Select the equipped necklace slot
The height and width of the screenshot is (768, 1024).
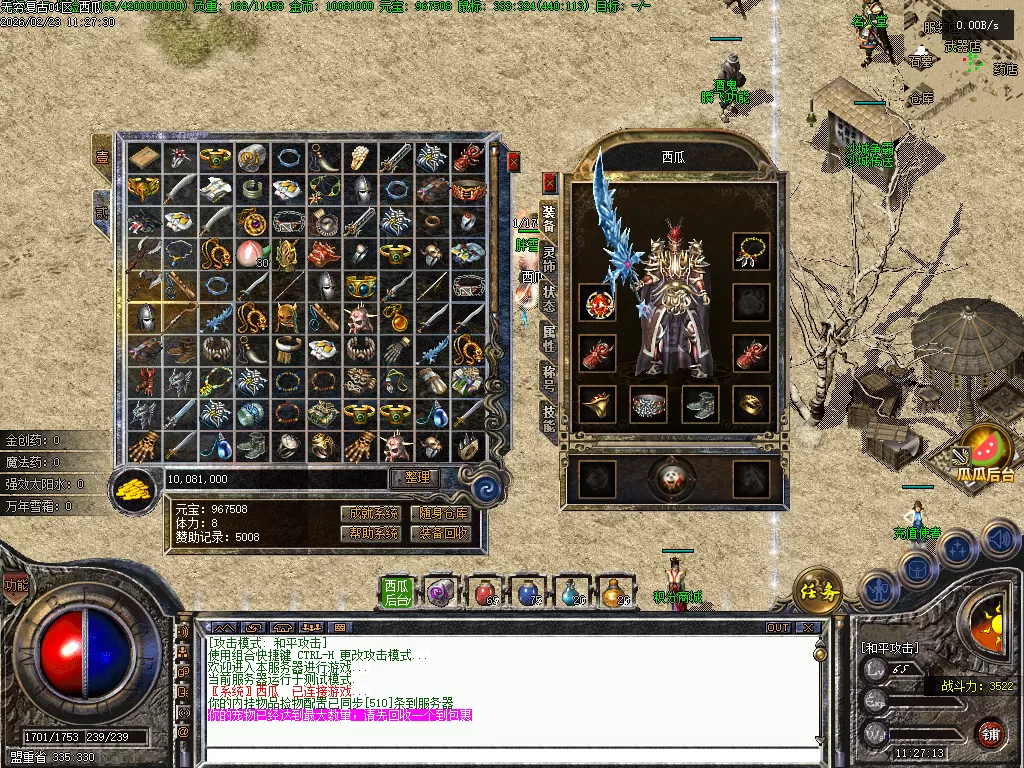[x=751, y=251]
